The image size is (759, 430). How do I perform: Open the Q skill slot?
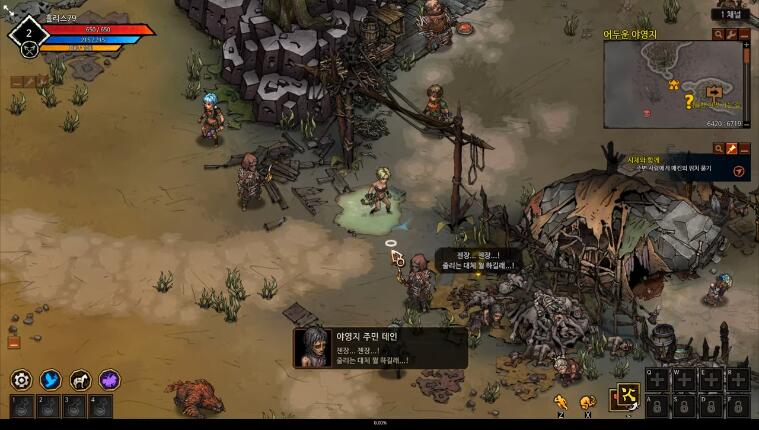(656, 378)
